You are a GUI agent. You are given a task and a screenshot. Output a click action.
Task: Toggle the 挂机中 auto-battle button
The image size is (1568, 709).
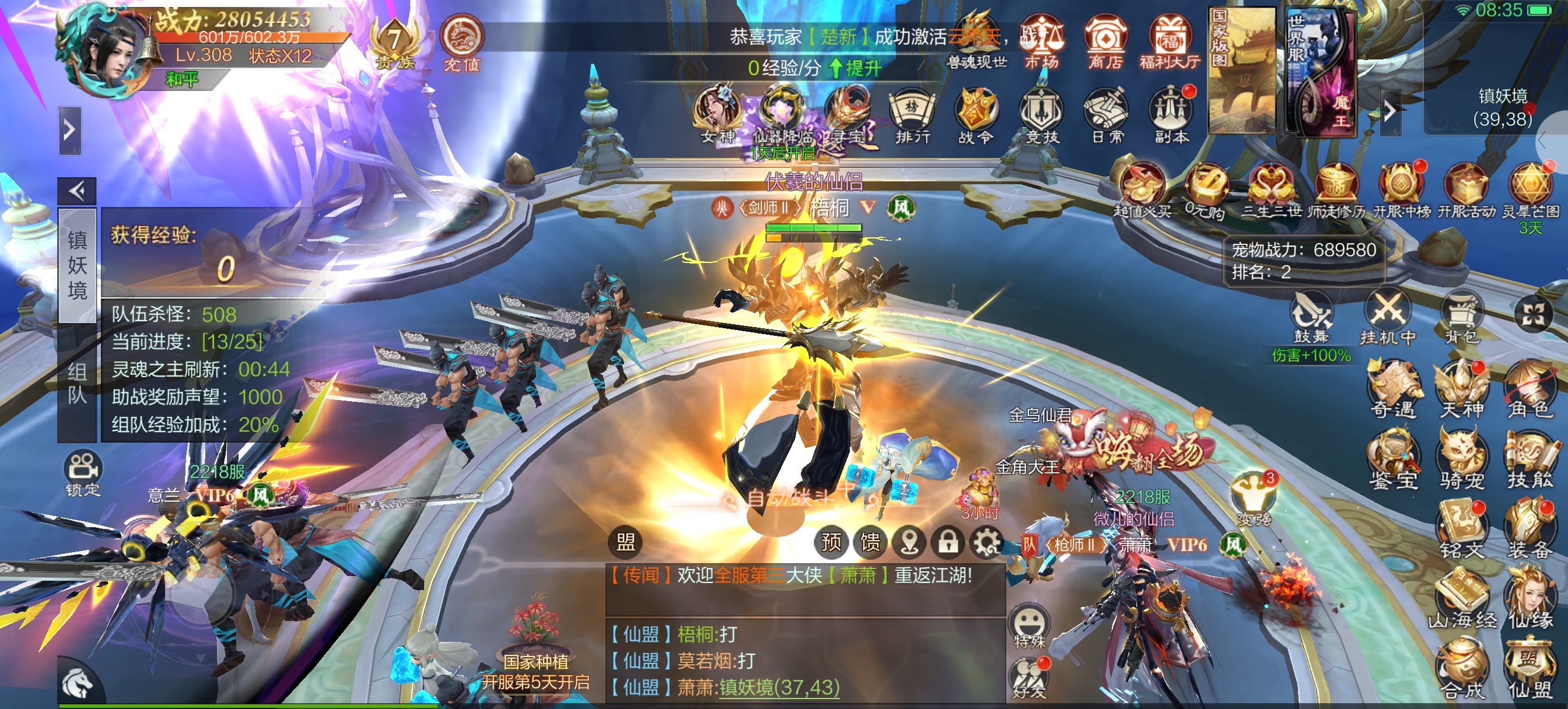click(1387, 318)
